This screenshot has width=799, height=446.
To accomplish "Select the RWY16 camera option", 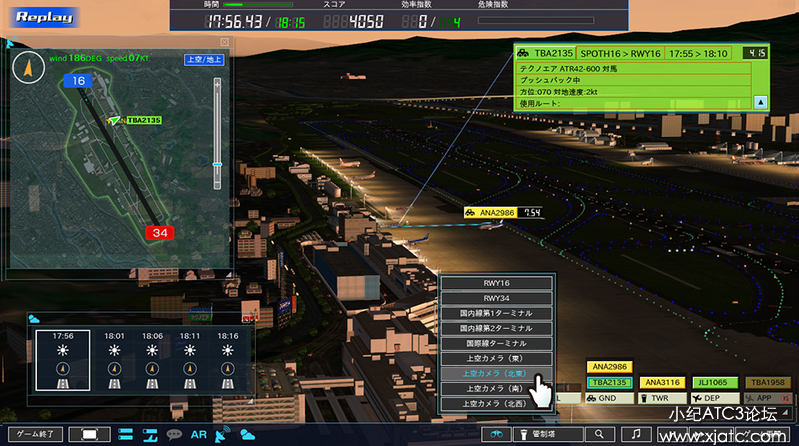I will tap(497, 283).
